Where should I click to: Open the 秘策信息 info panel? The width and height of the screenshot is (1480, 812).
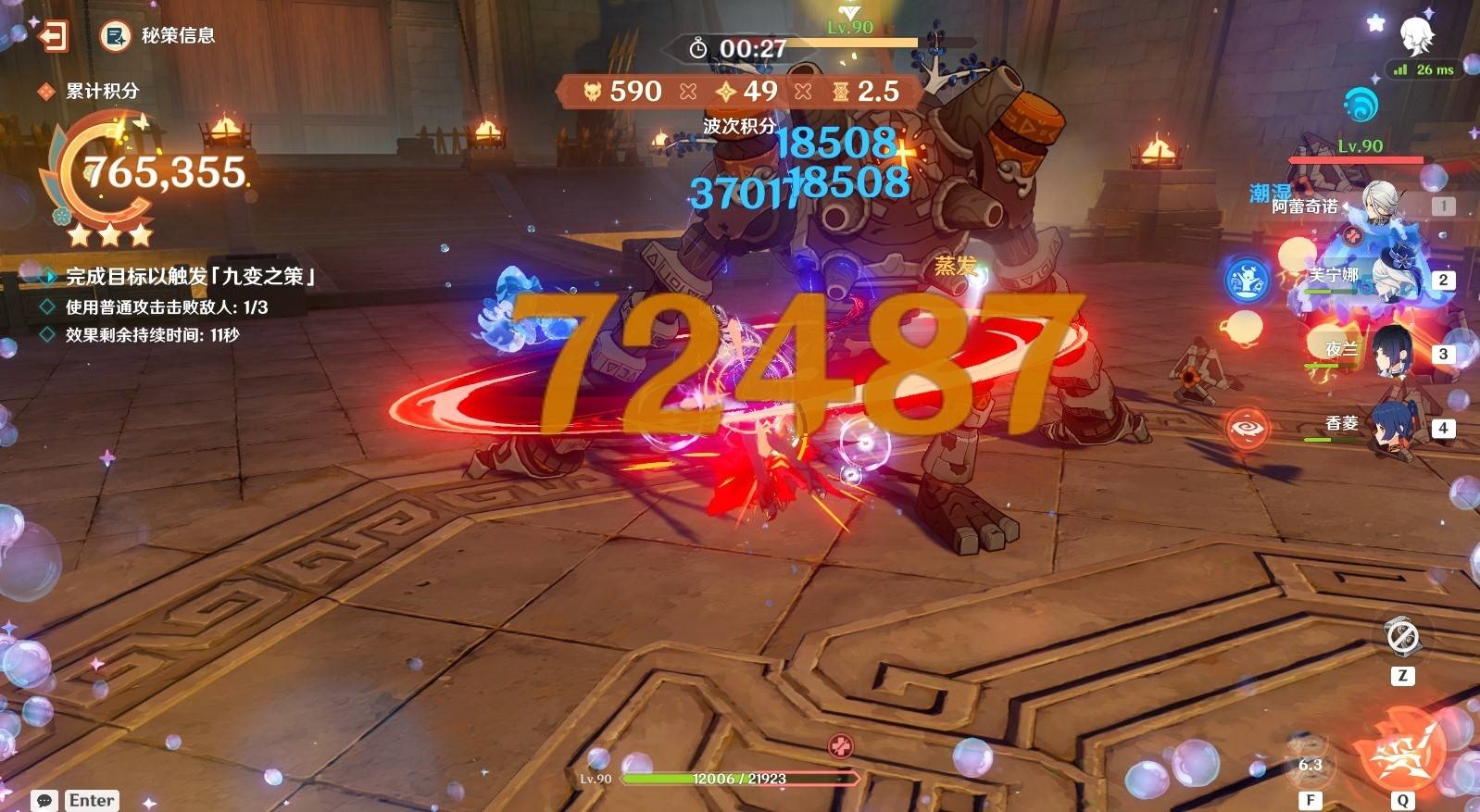tap(157, 36)
